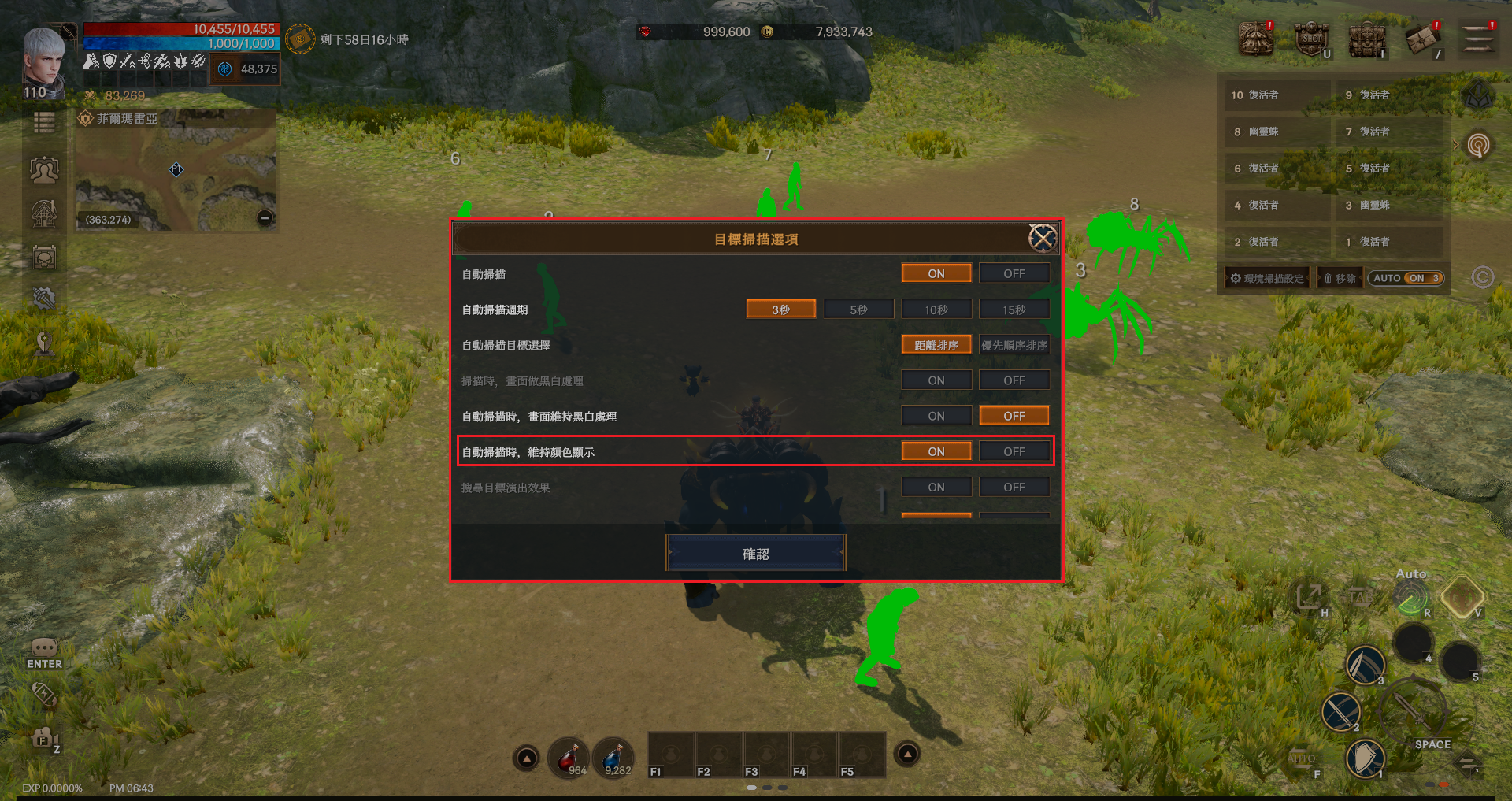Open the SHOP icon
This screenshot has width=1512, height=801.
click(1312, 39)
